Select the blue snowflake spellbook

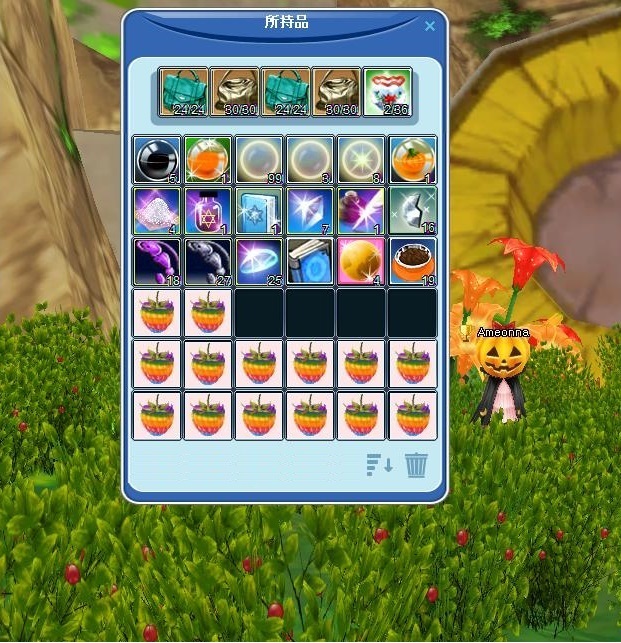pyautogui.click(x=259, y=211)
